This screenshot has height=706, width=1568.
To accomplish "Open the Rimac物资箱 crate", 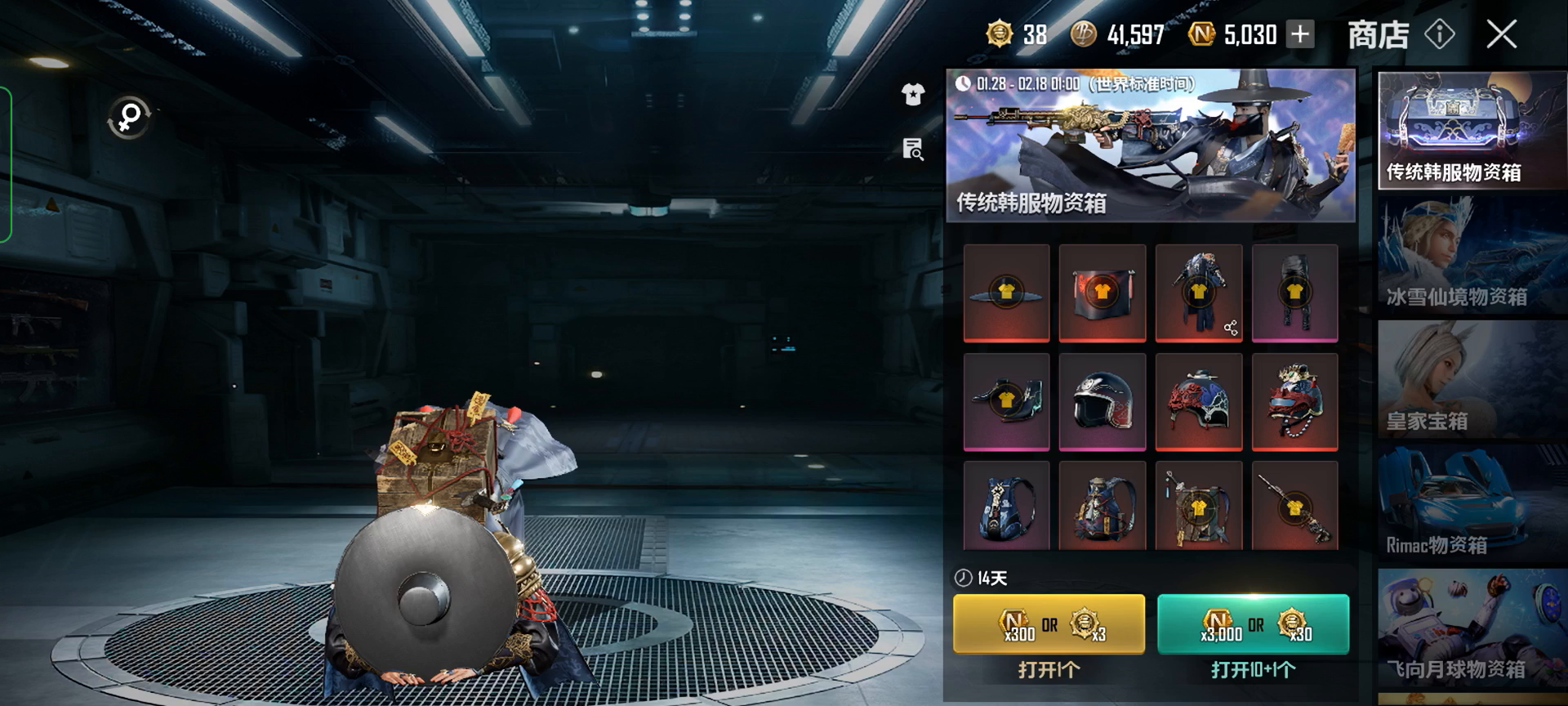I will [x=1472, y=504].
